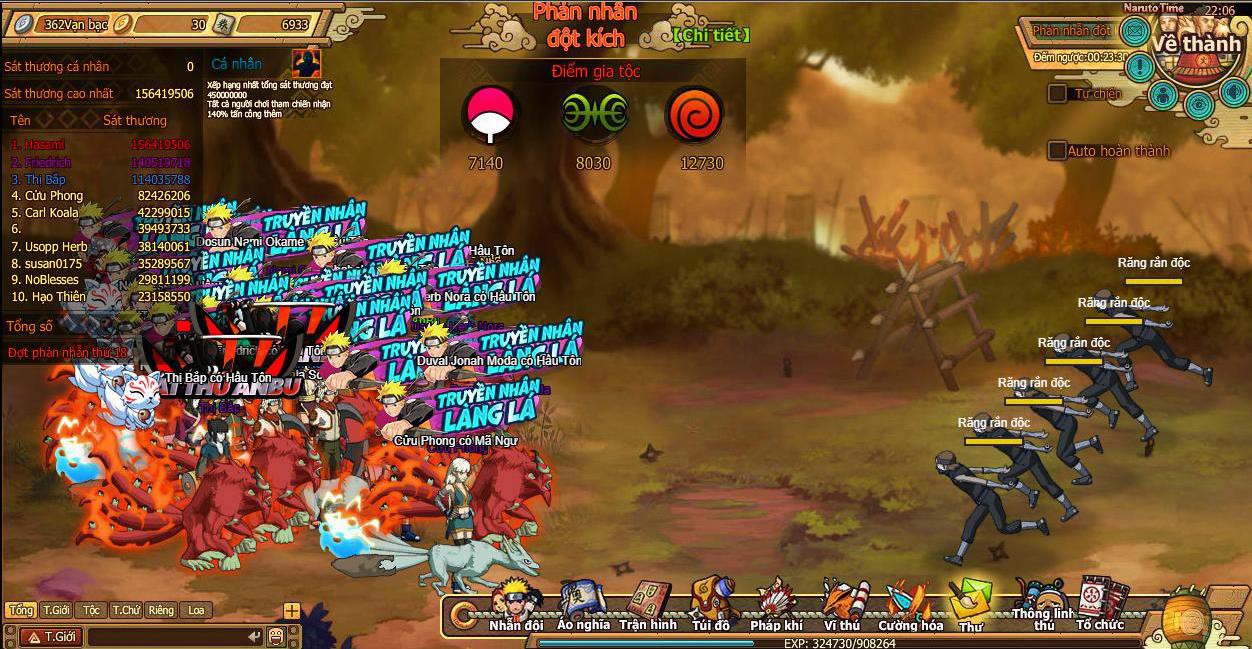Open the Cường hóa upgrade menu
Image resolution: width=1252 pixels, height=649 pixels.
coord(910,606)
